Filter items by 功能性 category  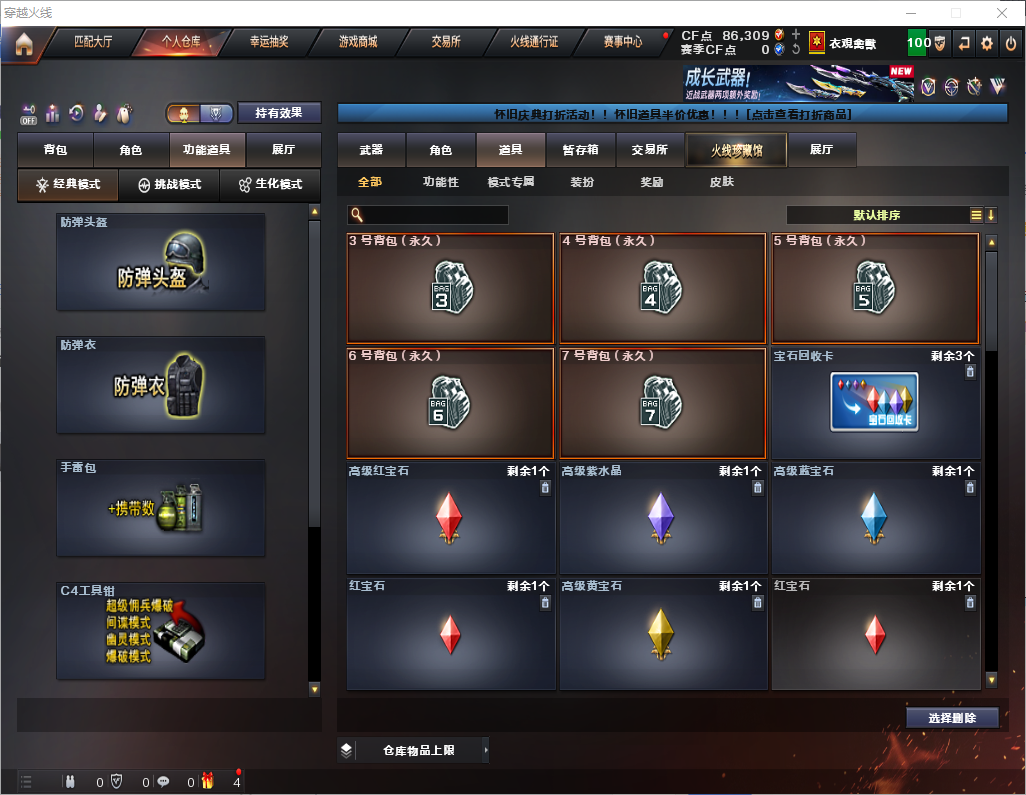click(x=440, y=182)
